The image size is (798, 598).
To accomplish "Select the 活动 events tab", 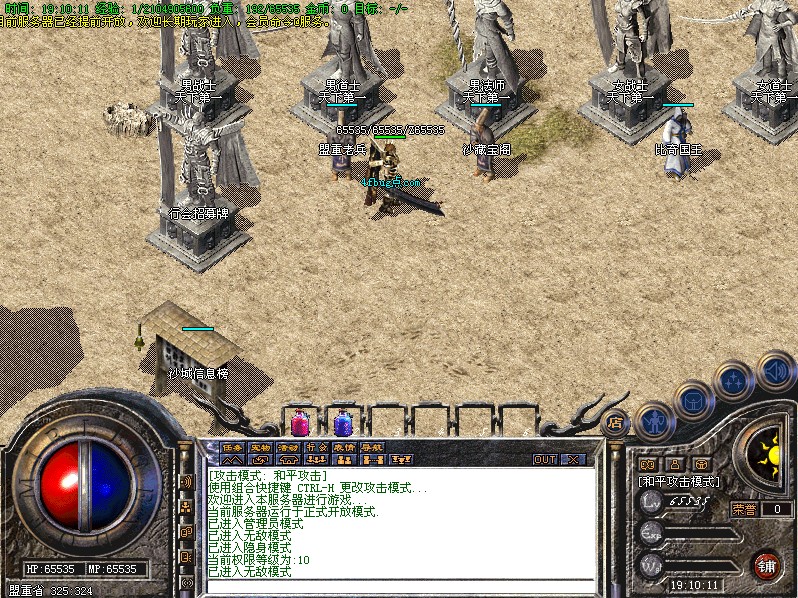I will pos(289,447).
